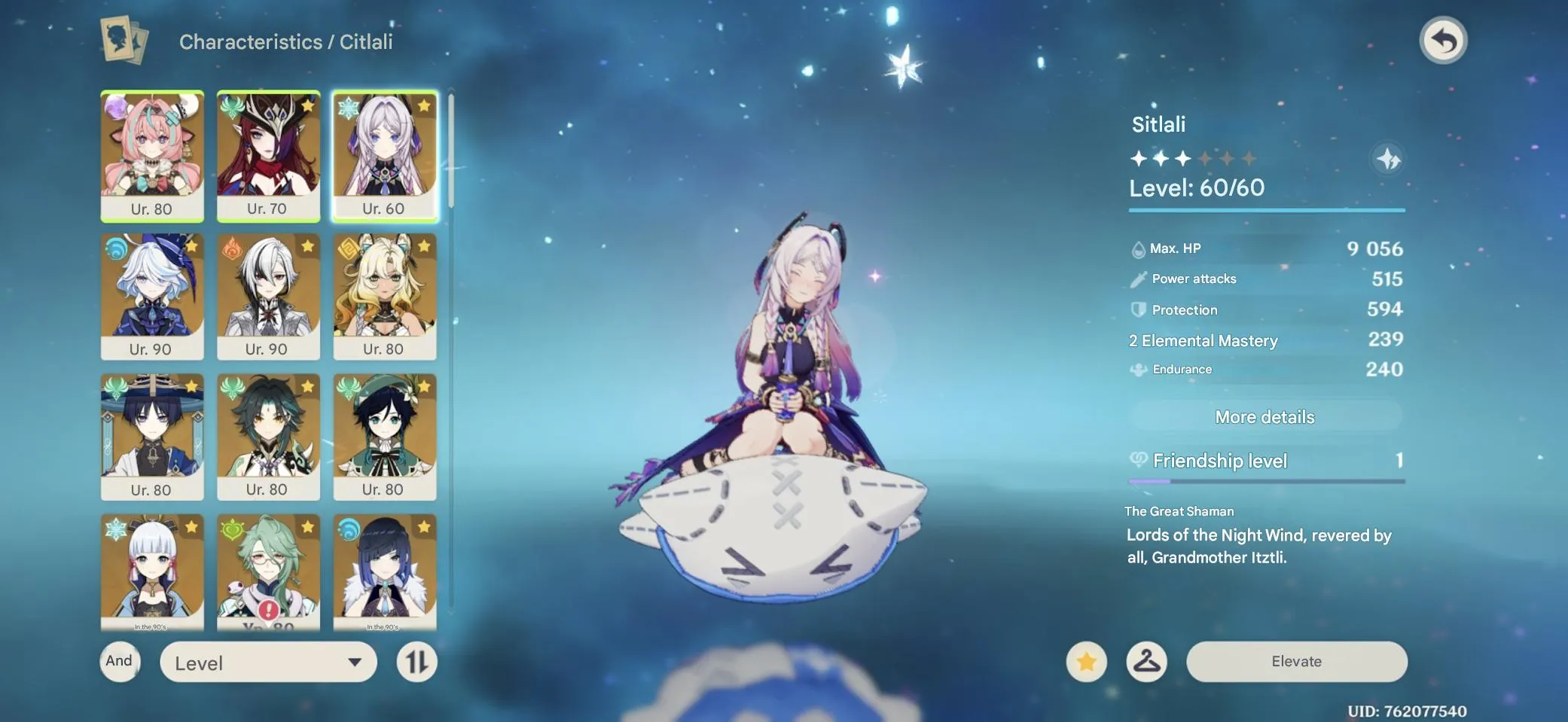Toggle the sort order icon beside the Level filter
This screenshot has height=722, width=1568.
pos(416,663)
